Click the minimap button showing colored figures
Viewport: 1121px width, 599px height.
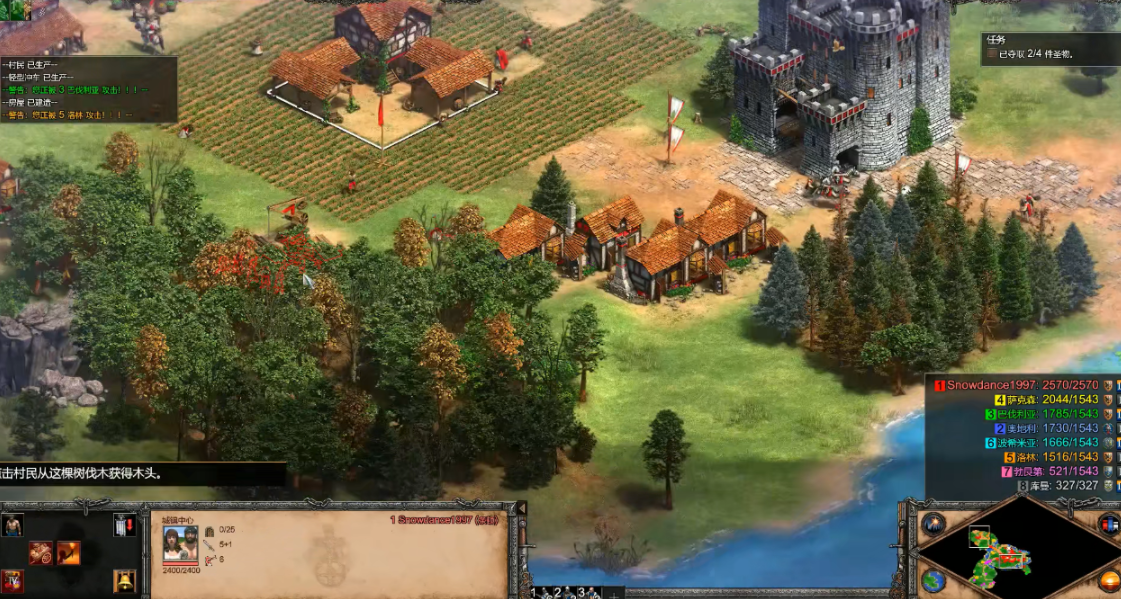click(1109, 523)
